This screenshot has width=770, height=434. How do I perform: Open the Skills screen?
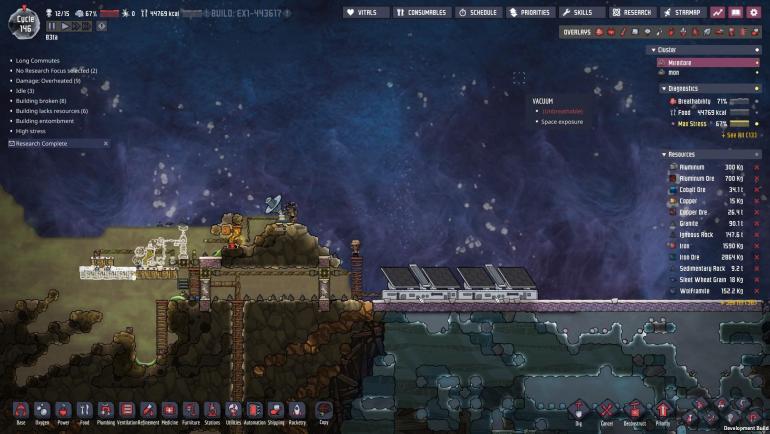pos(581,13)
